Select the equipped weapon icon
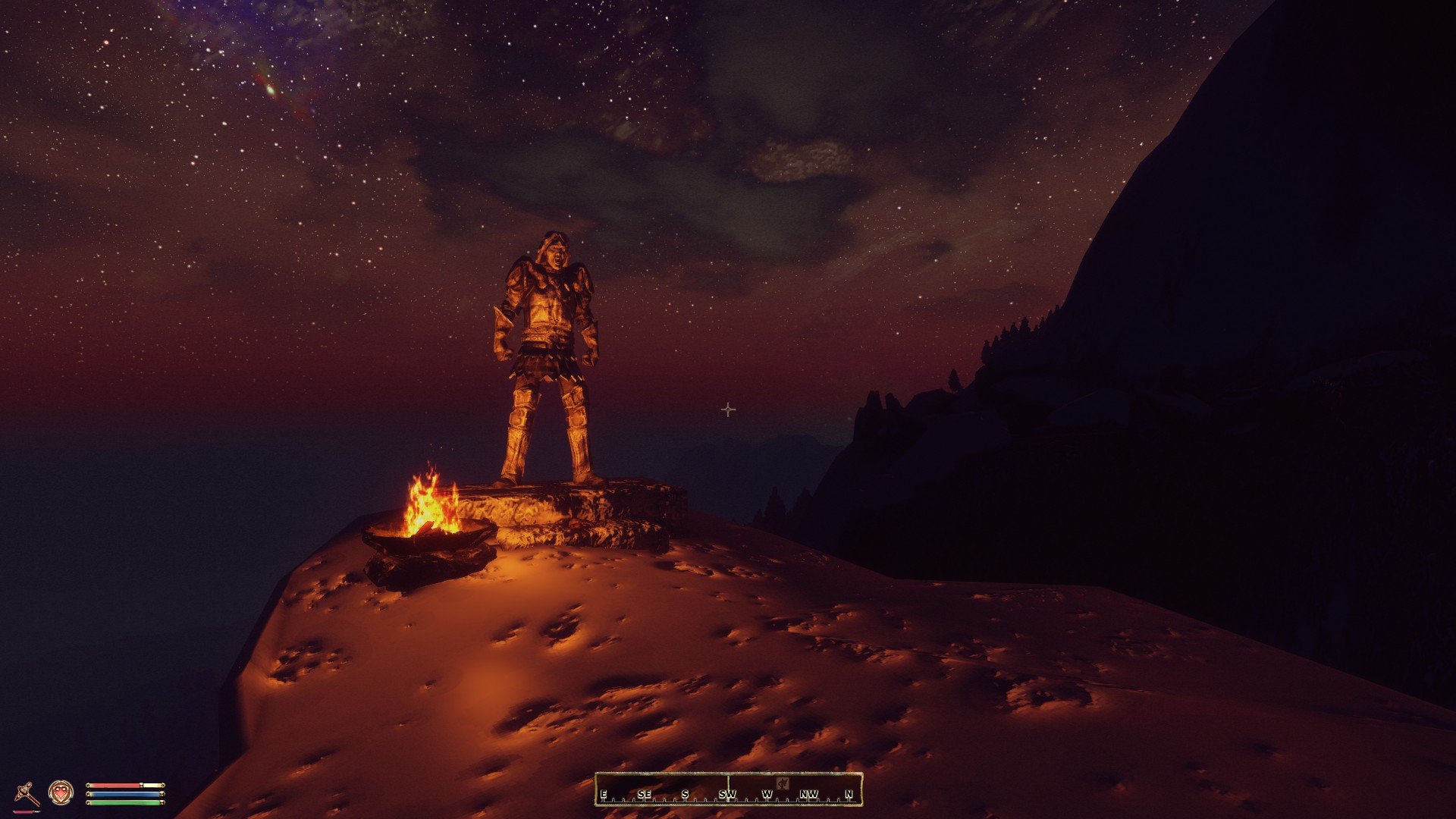Image resolution: width=1456 pixels, height=819 pixels. [x=27, y=793]
